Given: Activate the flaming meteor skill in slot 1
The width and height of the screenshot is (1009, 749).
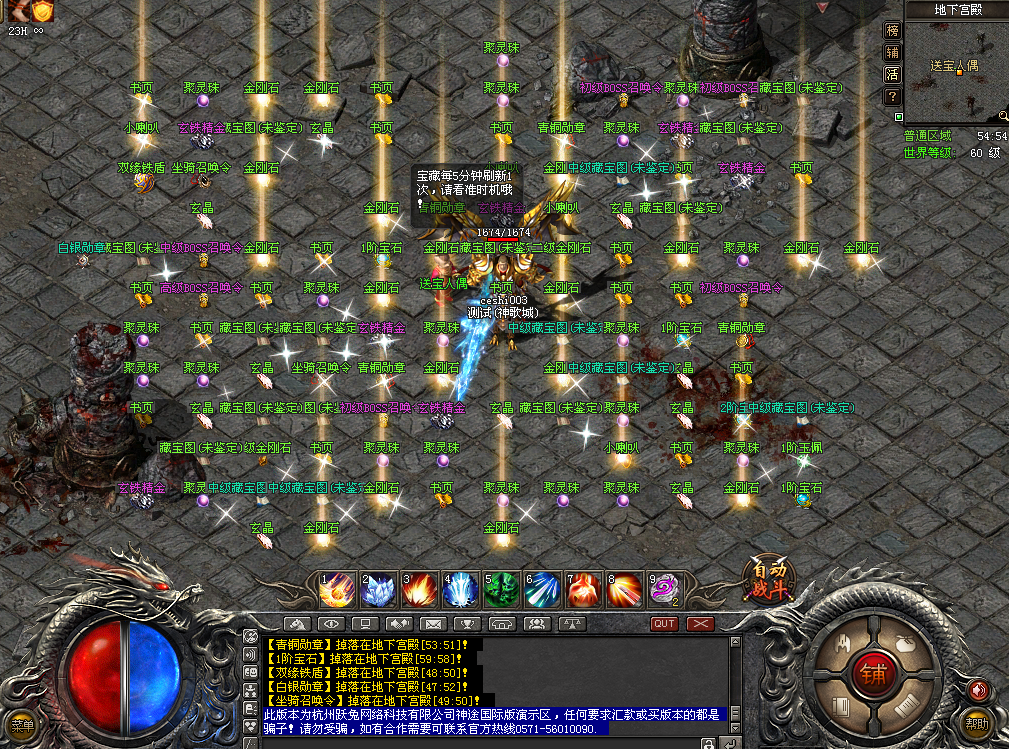Looking at the screenshot, I should [337, 590].
